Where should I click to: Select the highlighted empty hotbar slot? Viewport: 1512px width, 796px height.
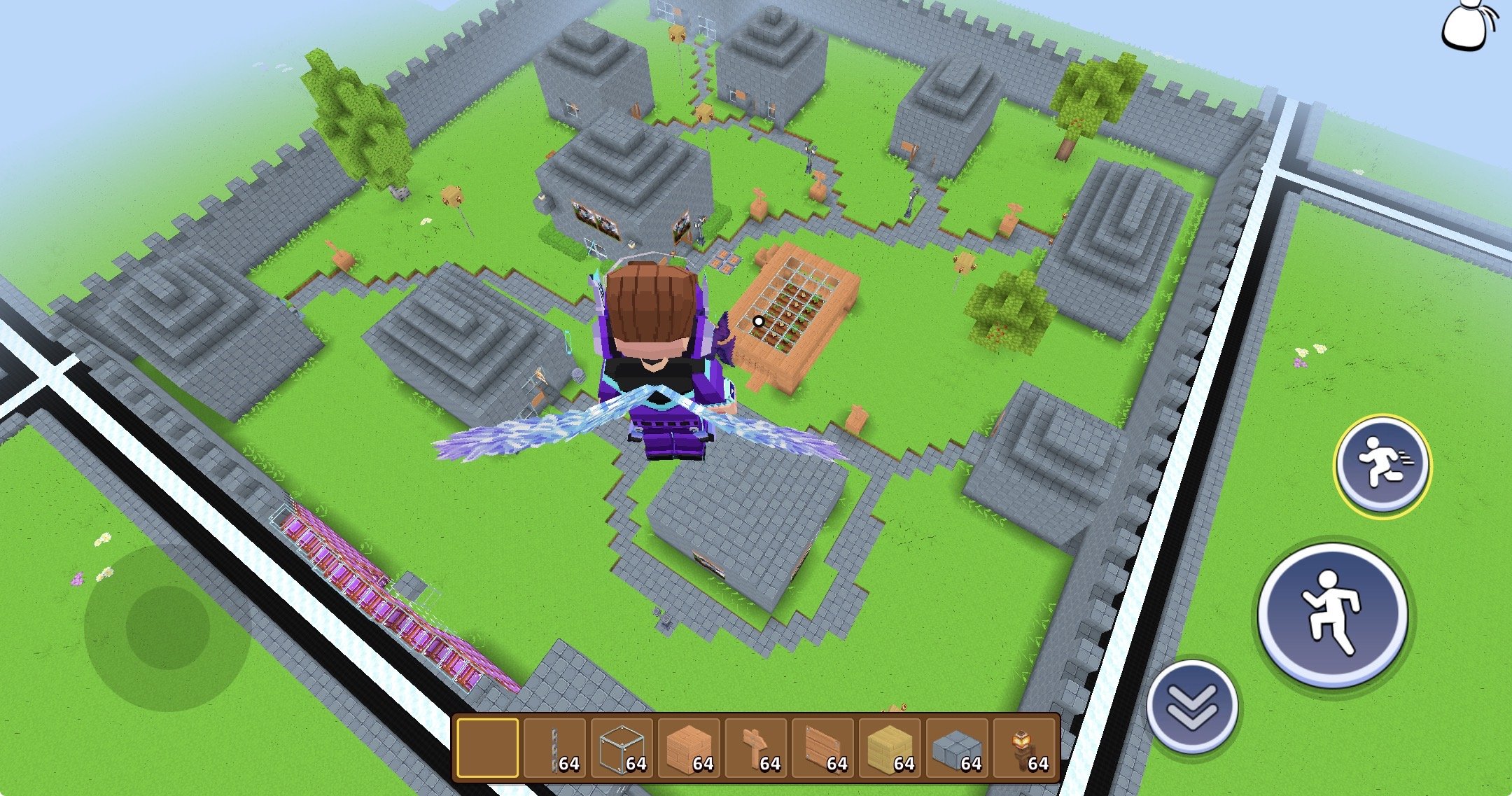point(488,748)
